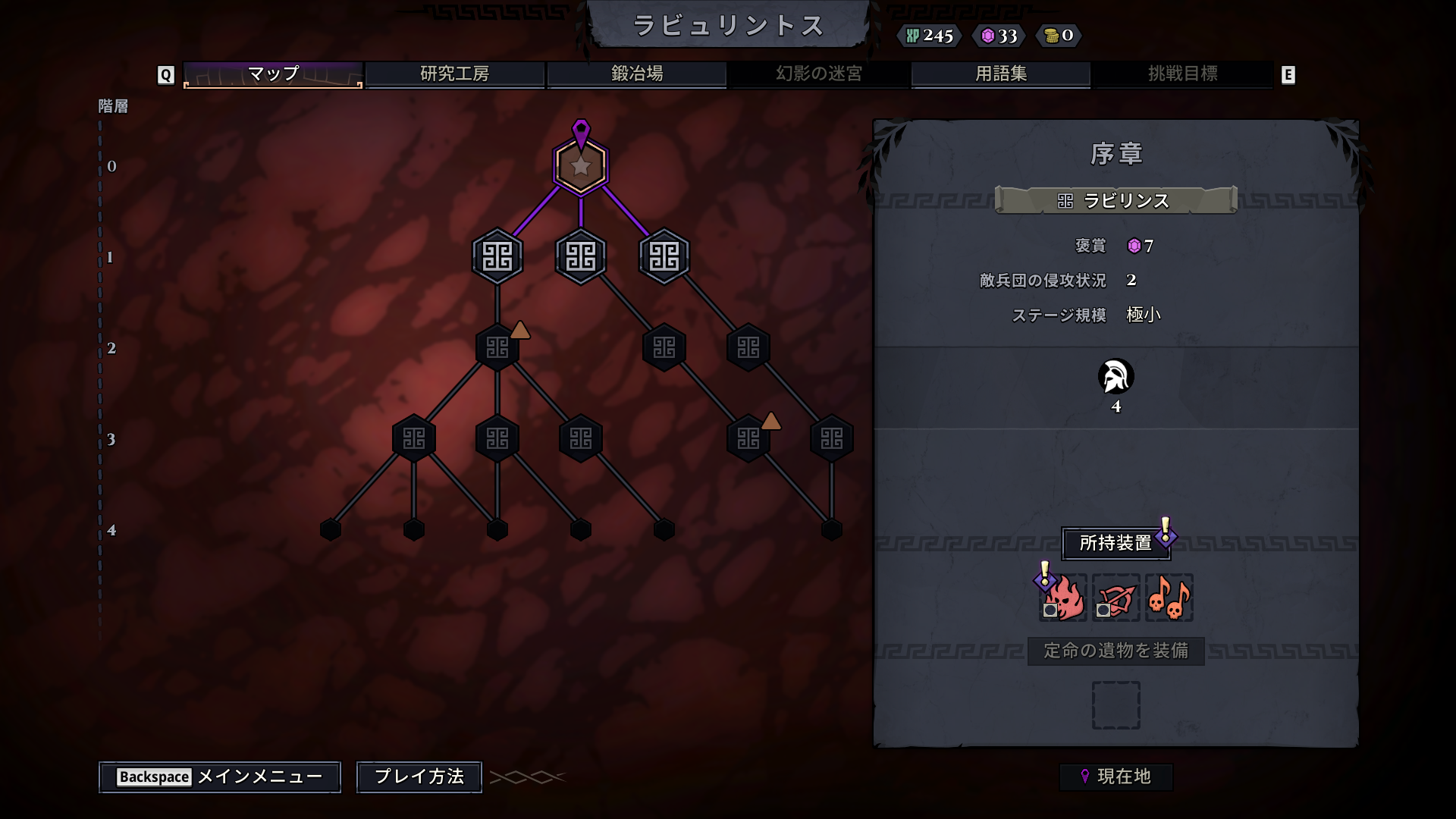Click the empty dashed relic slot
Screen dimensions: 1456x819
pos(1116,704)
